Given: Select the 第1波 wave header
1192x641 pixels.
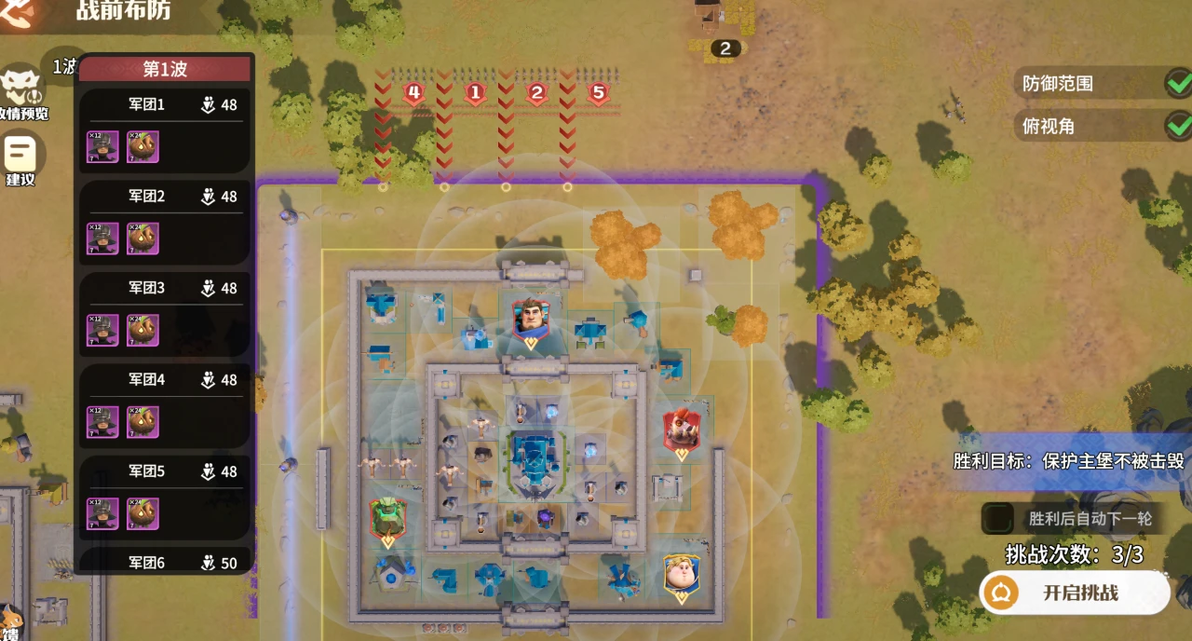Looking at the screenshot, I should point(165,69).
